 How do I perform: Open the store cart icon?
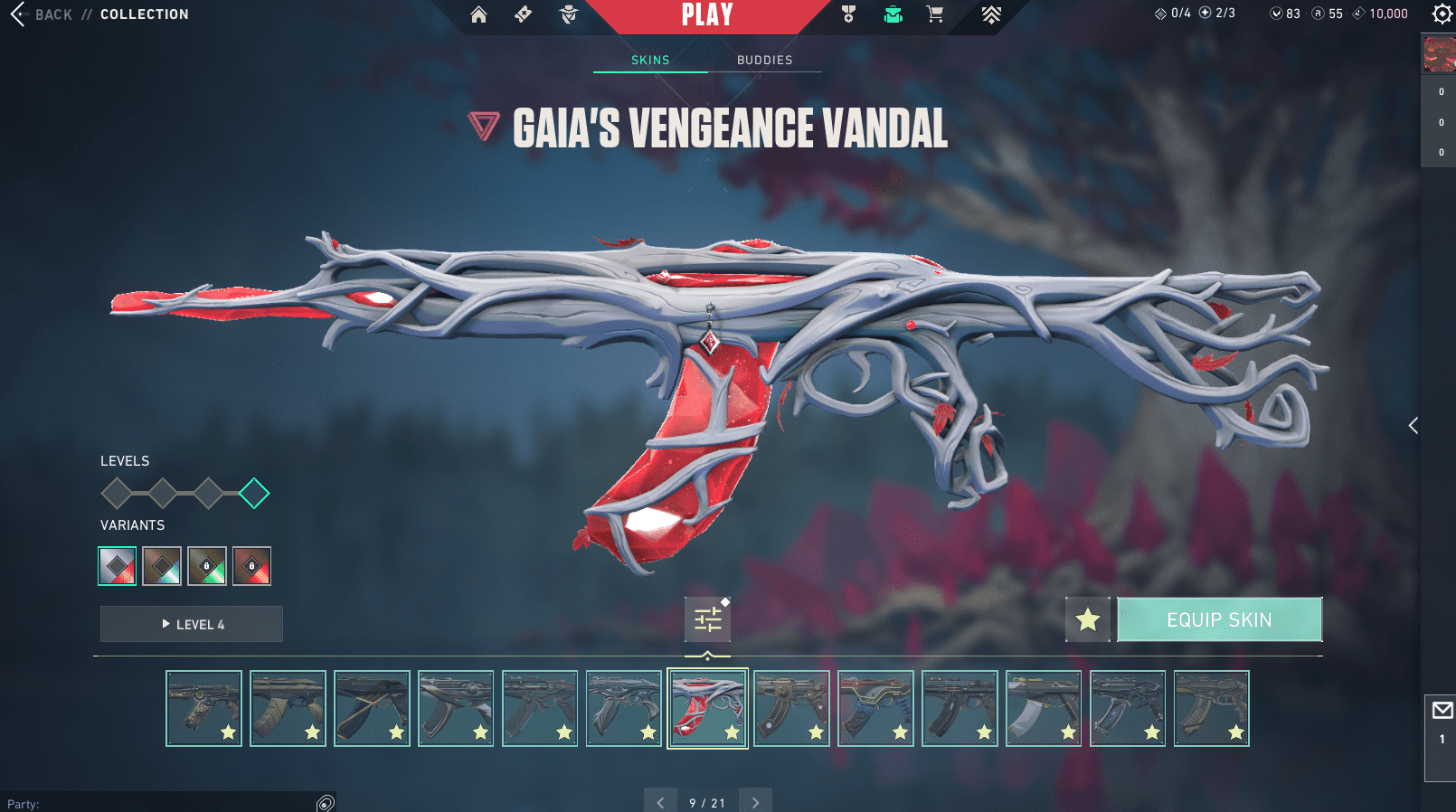click(x=935, y=14)
